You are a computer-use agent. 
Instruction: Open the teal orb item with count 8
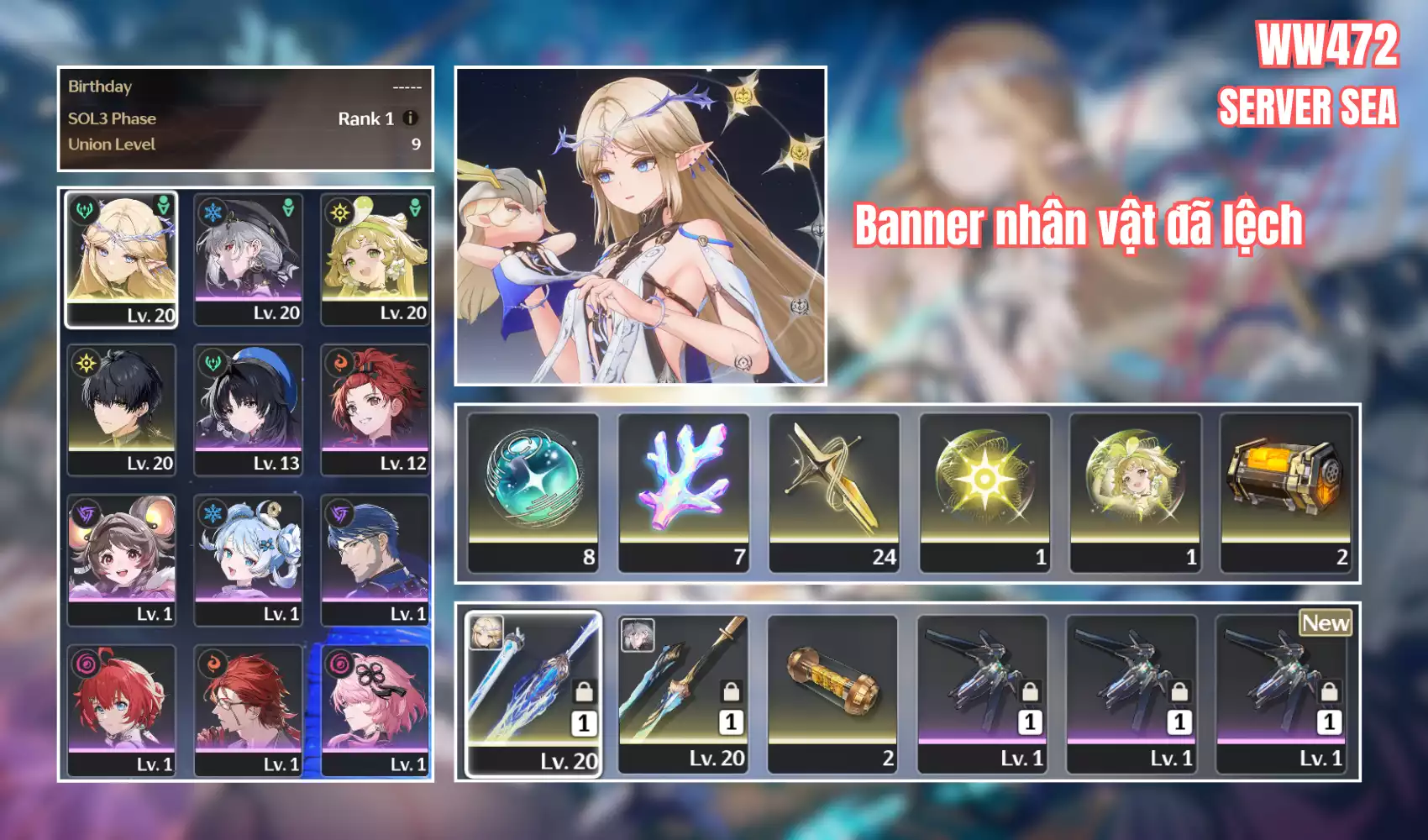click(x=533, y=492)
